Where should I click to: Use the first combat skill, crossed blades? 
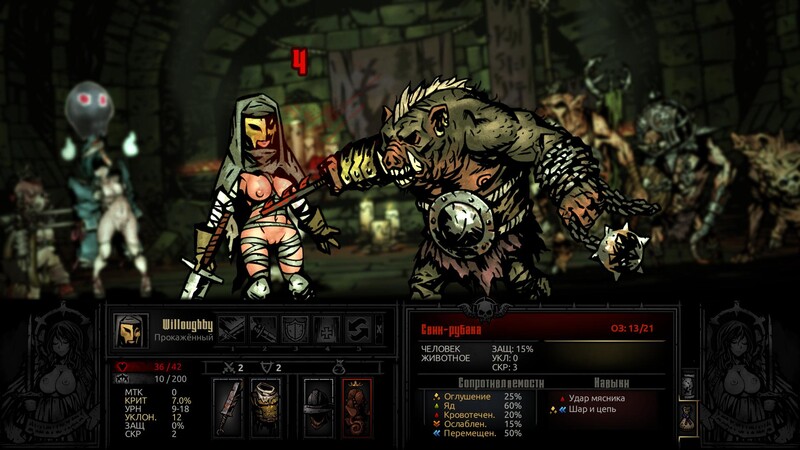[232, 329]
